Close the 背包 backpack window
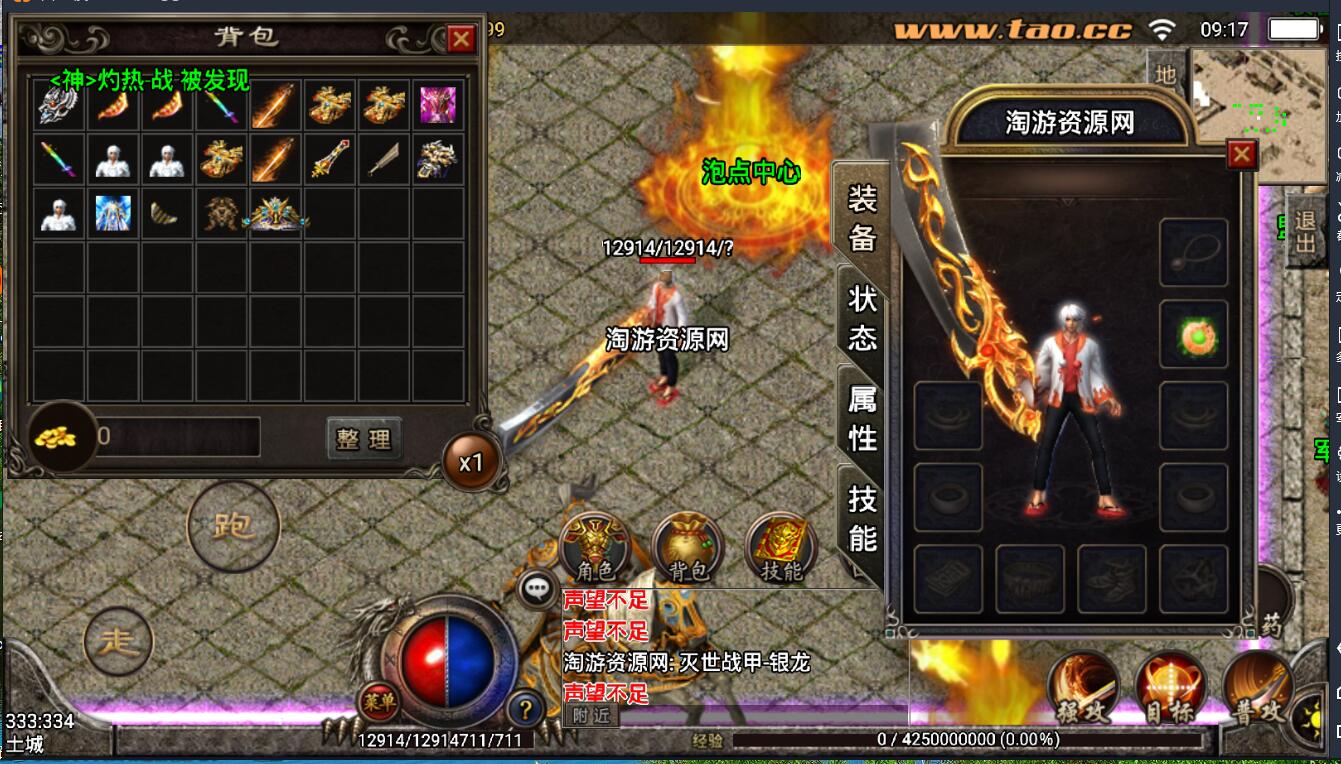Viewport: 1341px width, 764px height. click(461, 39)
